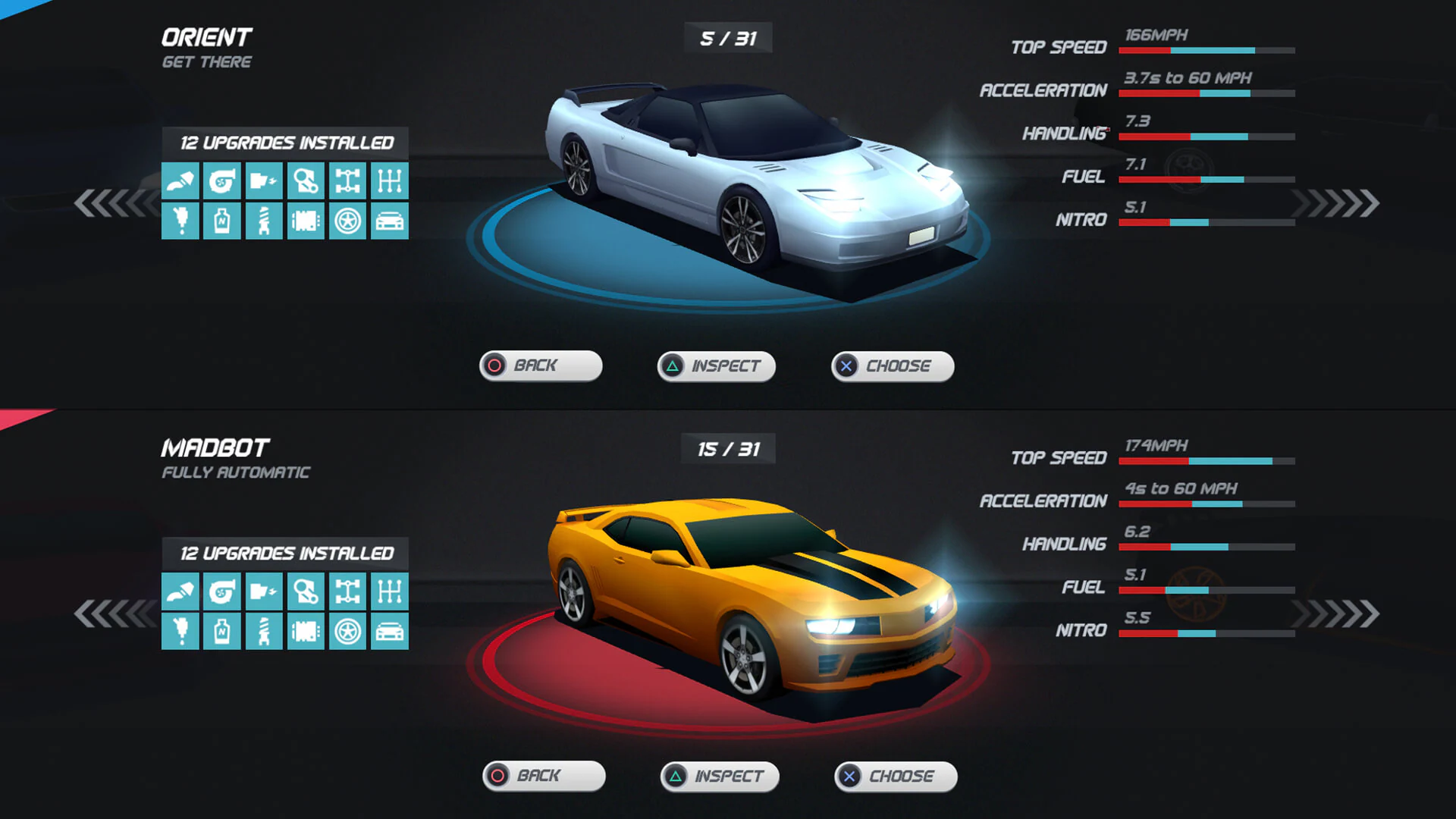Select the exhaust upgrade icon for Orient
Image resolution: width=1456 pixels, height=819 pixels.
pyautogui.click(x=180, y=180)
